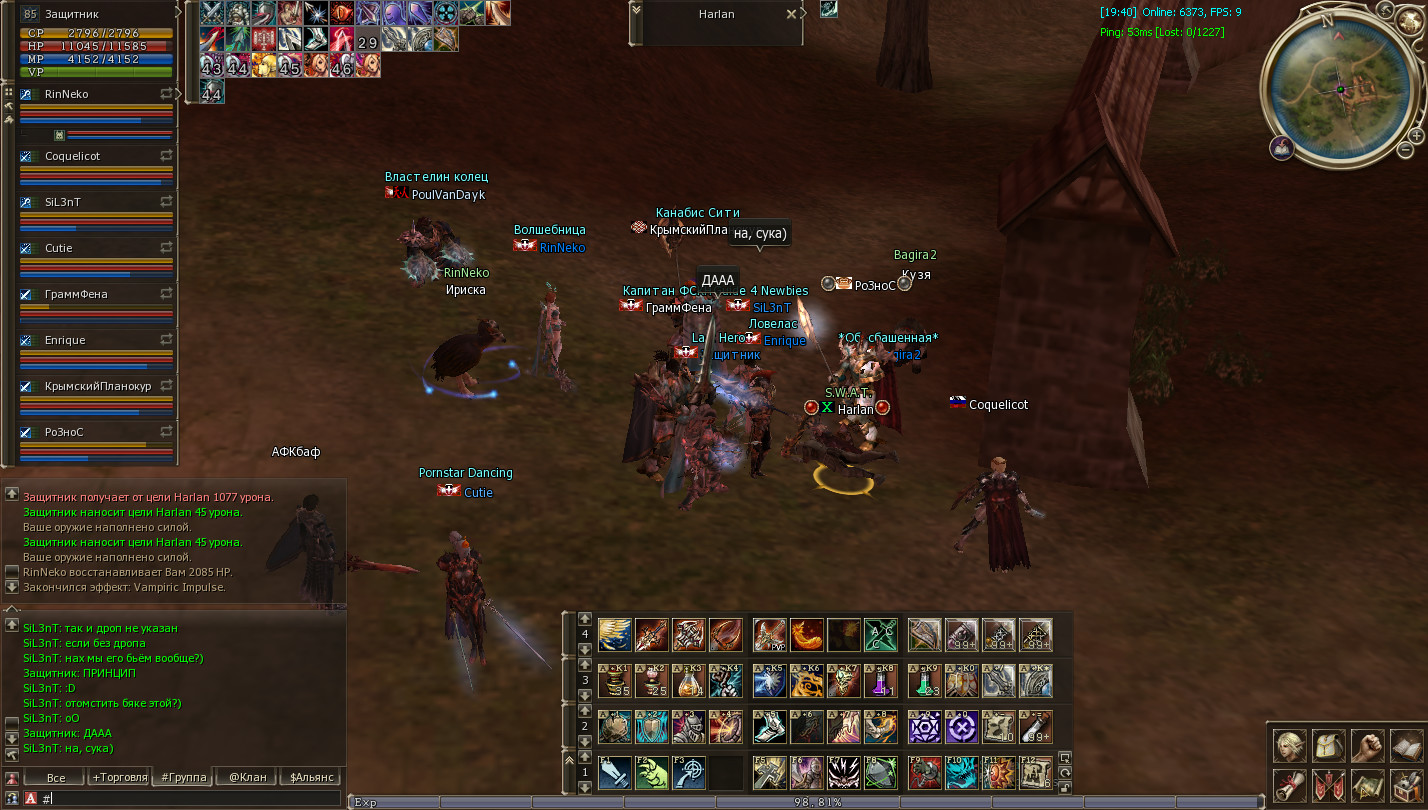The width and height of the screenshot is (1428, 810).
Task: Use the F1 sword attack skill
Action: (613, 773)
